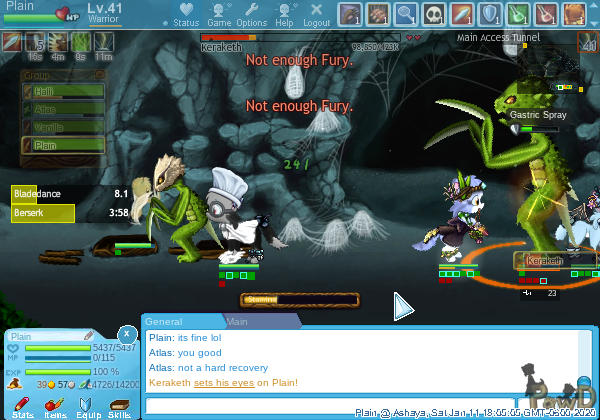Open the Options menu
The height and width of the screenshot is (420, 600).
pyautogui.click(x=251, y=14)
